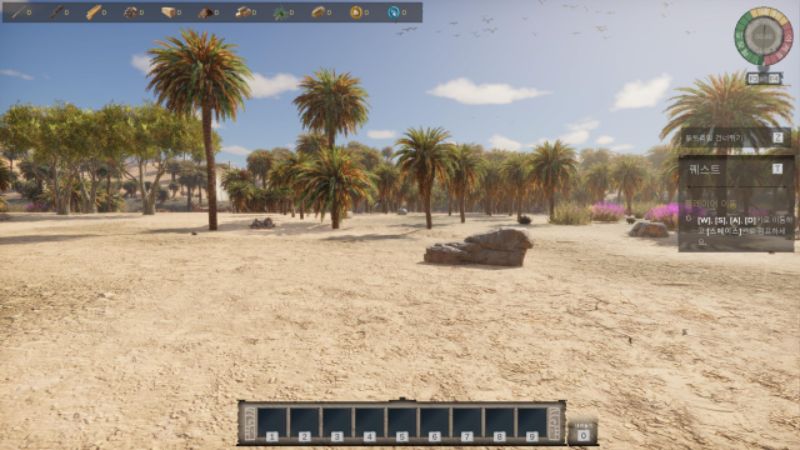Select hotbar slot number 5
Image resolution: width=800 pixels, height=450 pixels.
(x=402, y=421)
